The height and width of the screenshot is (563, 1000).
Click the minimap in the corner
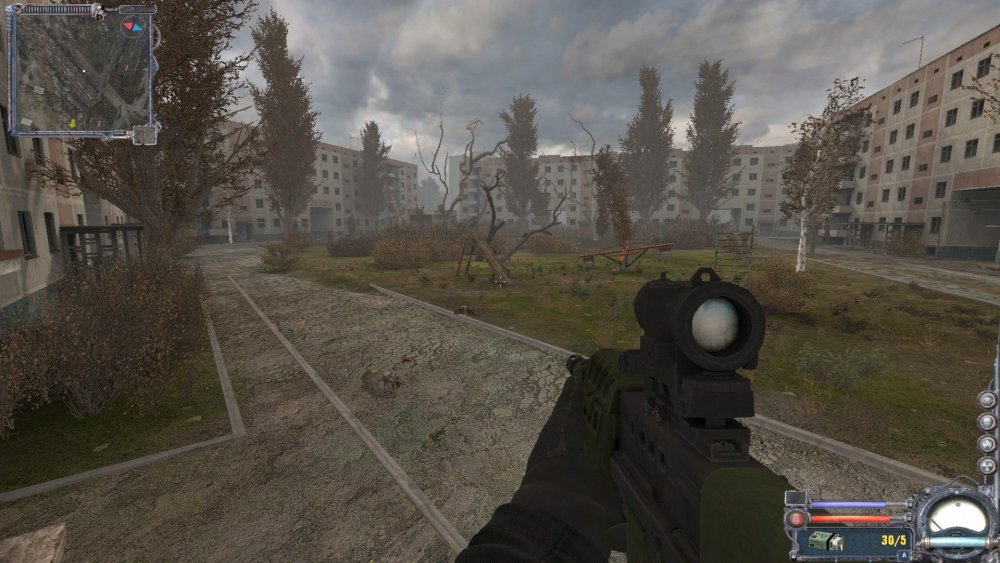click(x=80, y=70)
